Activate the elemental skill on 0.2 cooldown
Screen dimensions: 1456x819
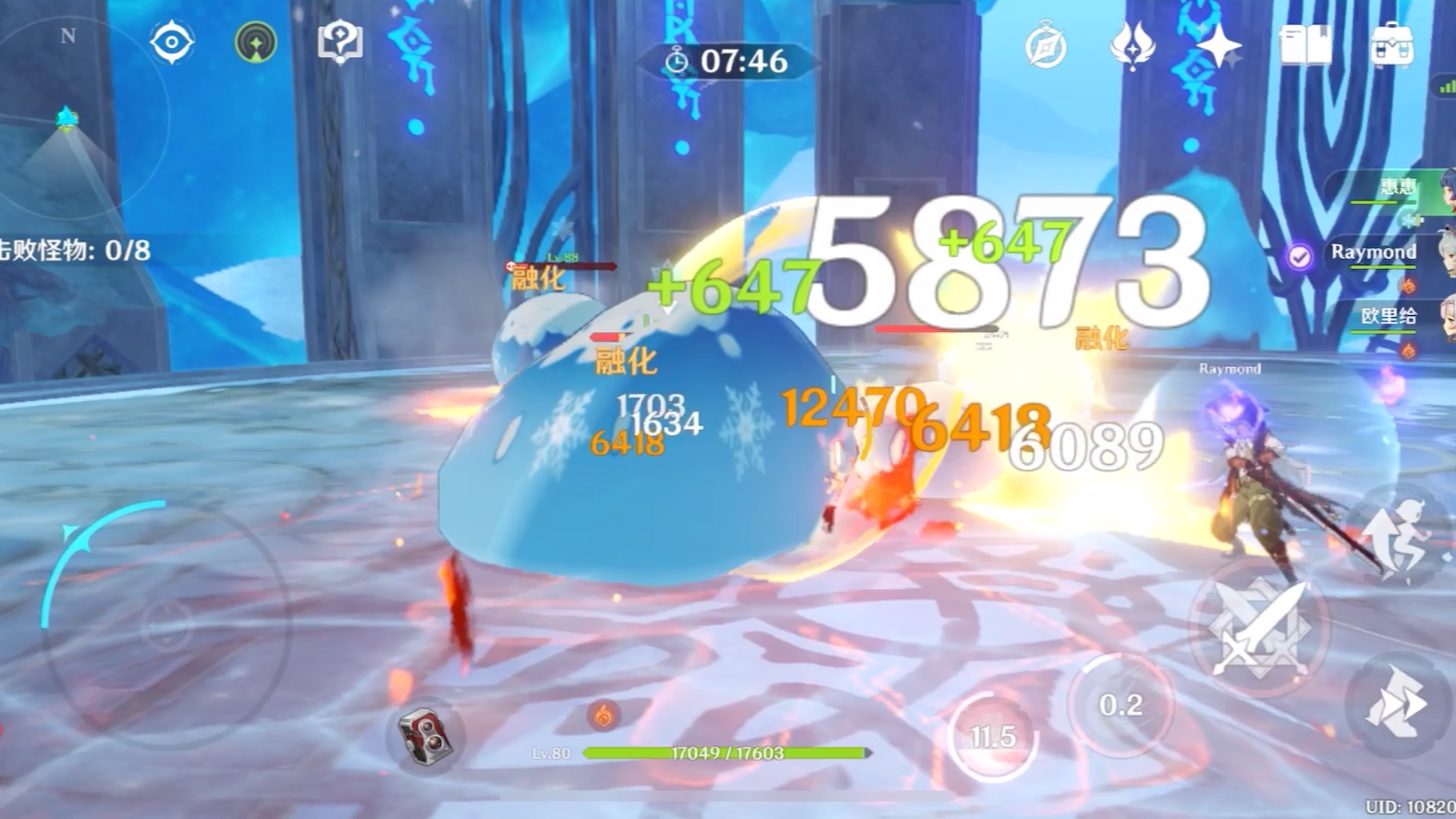(1120, 705)
